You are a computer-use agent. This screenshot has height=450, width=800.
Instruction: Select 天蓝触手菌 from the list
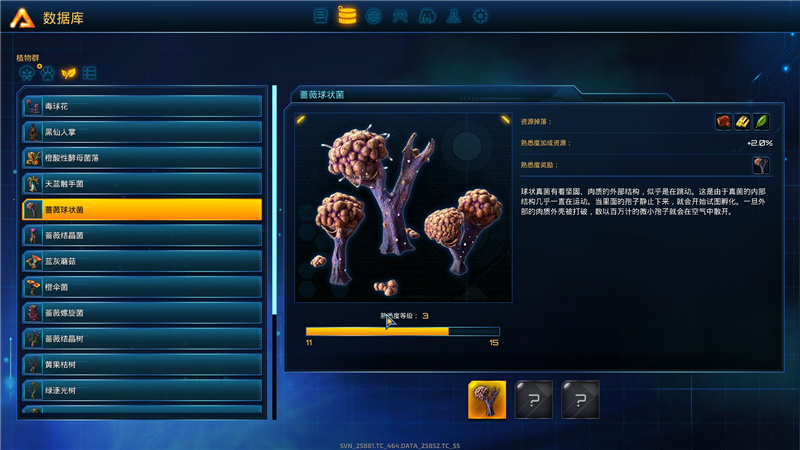142,183
